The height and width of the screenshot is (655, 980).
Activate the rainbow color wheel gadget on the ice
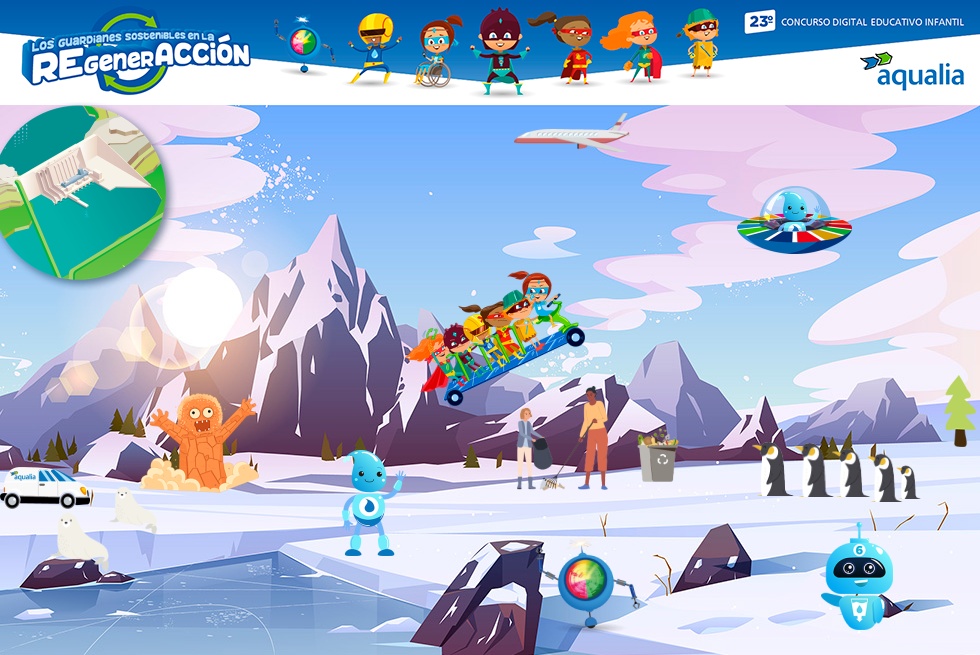tap(585, 582)
